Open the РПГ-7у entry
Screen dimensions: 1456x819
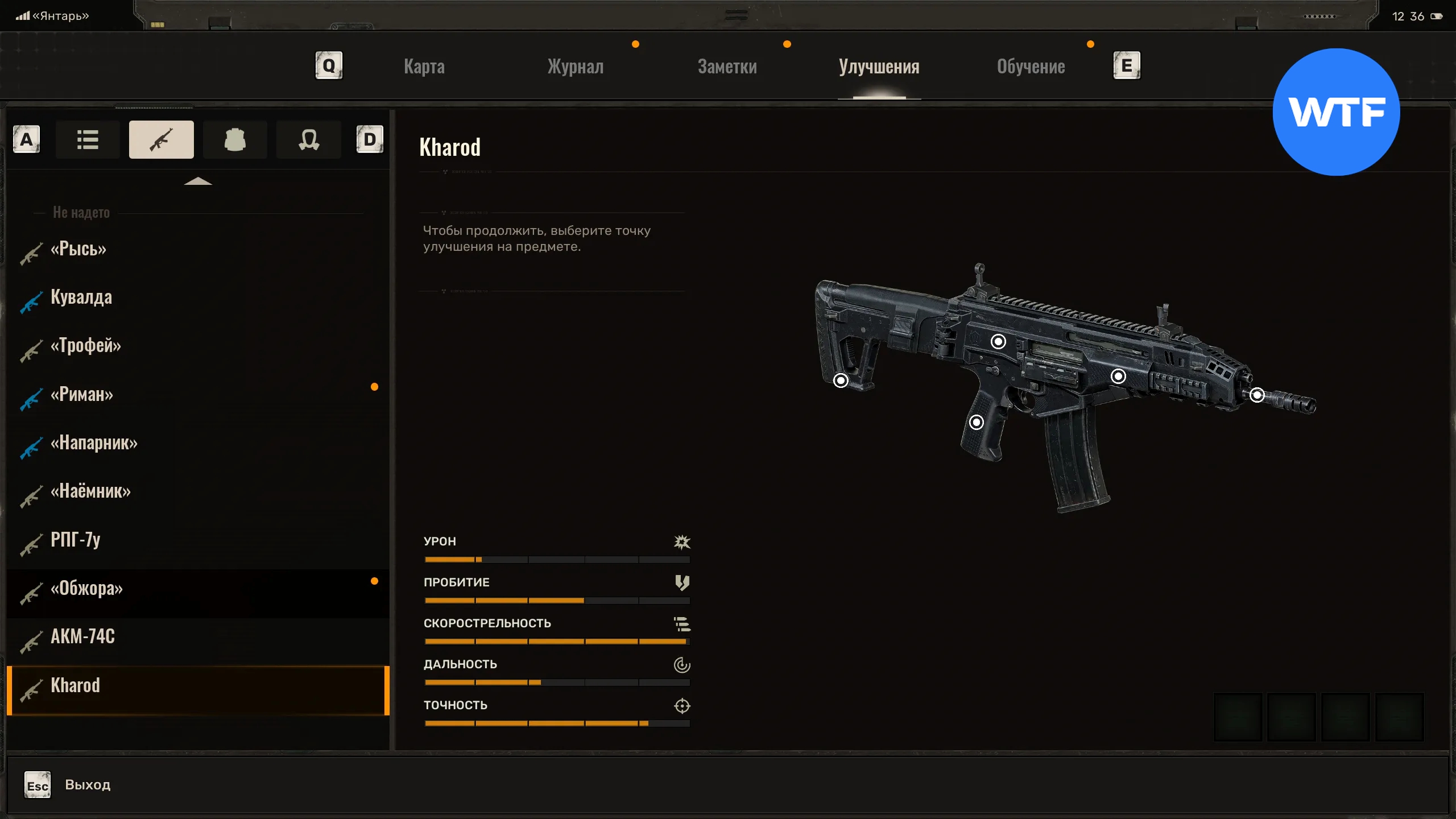point(75,540)
